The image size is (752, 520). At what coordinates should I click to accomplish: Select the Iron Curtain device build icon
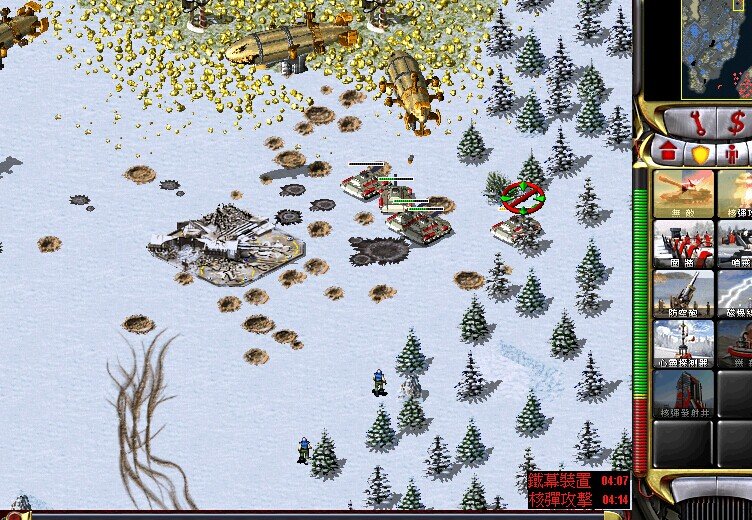(x=736, y=344)
